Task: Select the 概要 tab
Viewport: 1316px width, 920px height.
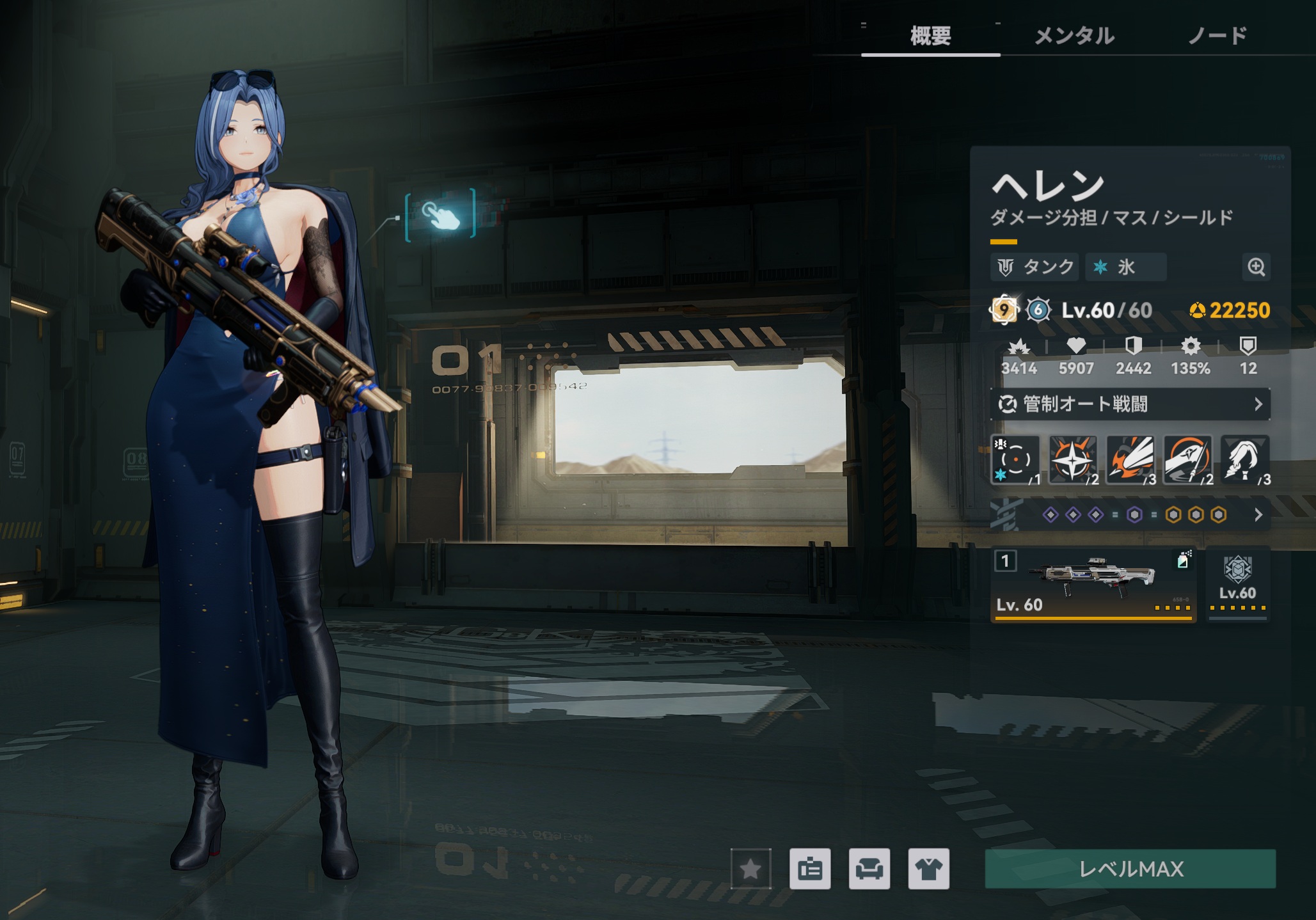Action: click(x=930, y=36)
